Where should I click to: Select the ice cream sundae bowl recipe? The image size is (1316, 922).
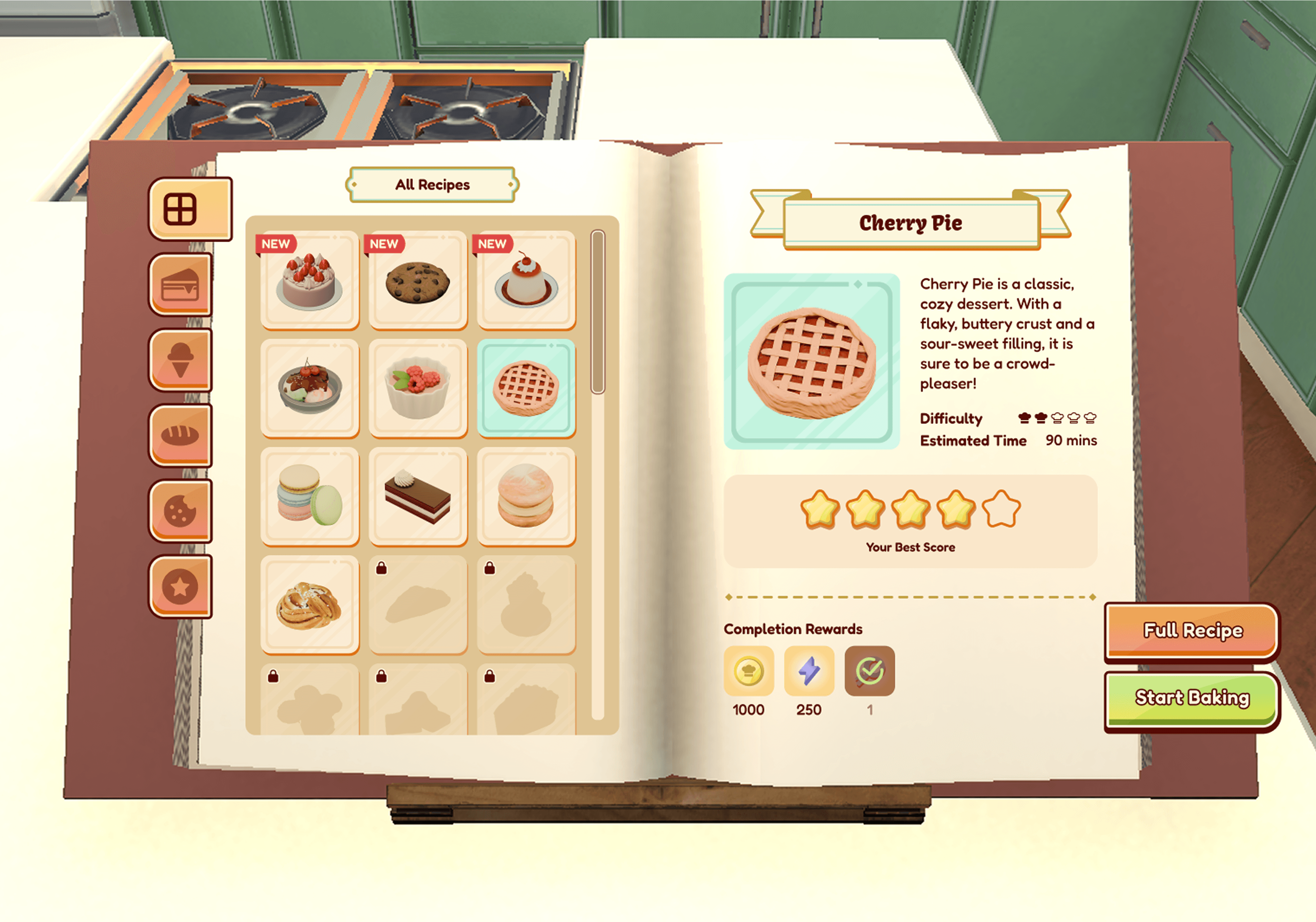coord(310,389)
